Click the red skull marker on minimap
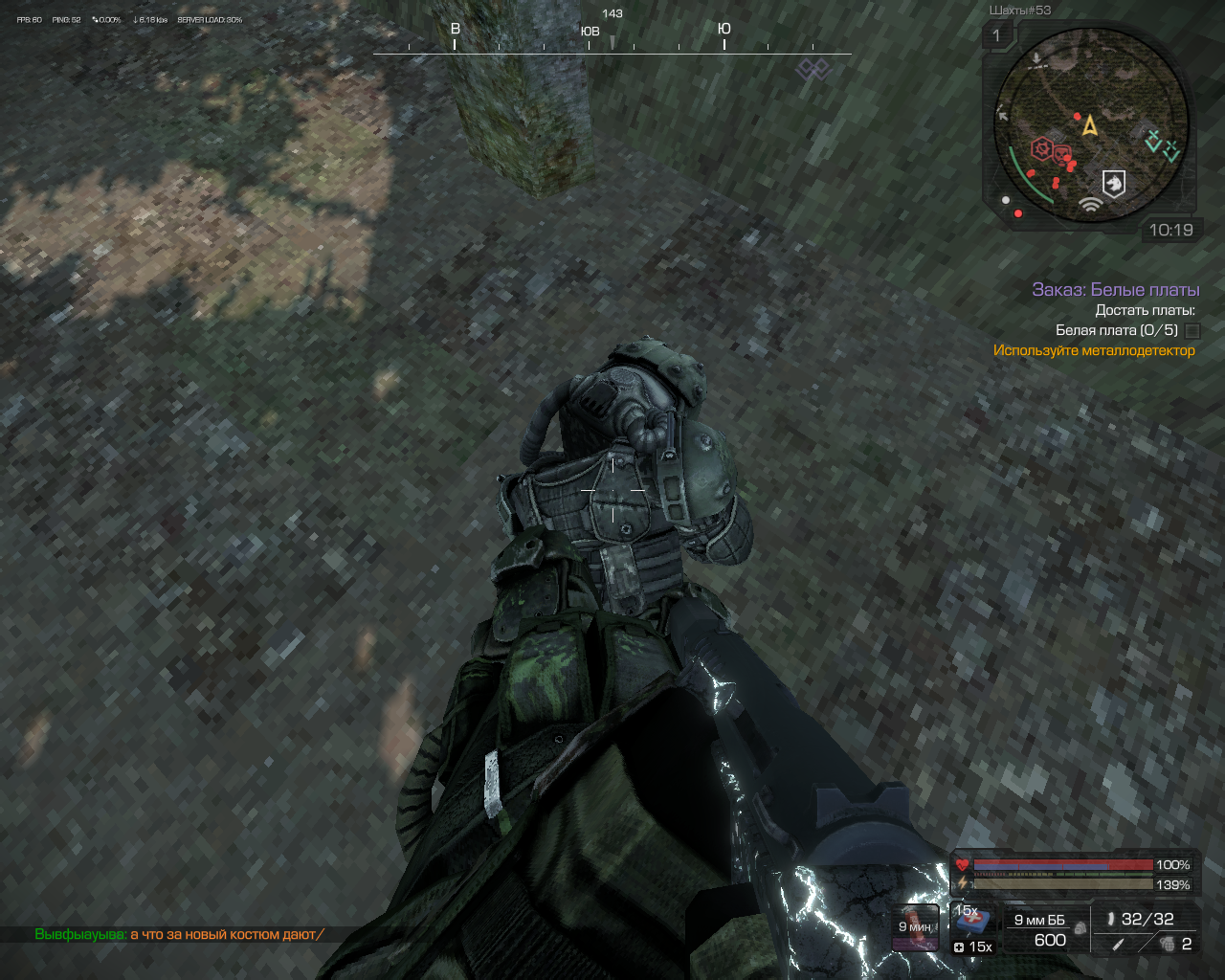Viewport: 1225px width, 980px height. tap(1061, 152)
